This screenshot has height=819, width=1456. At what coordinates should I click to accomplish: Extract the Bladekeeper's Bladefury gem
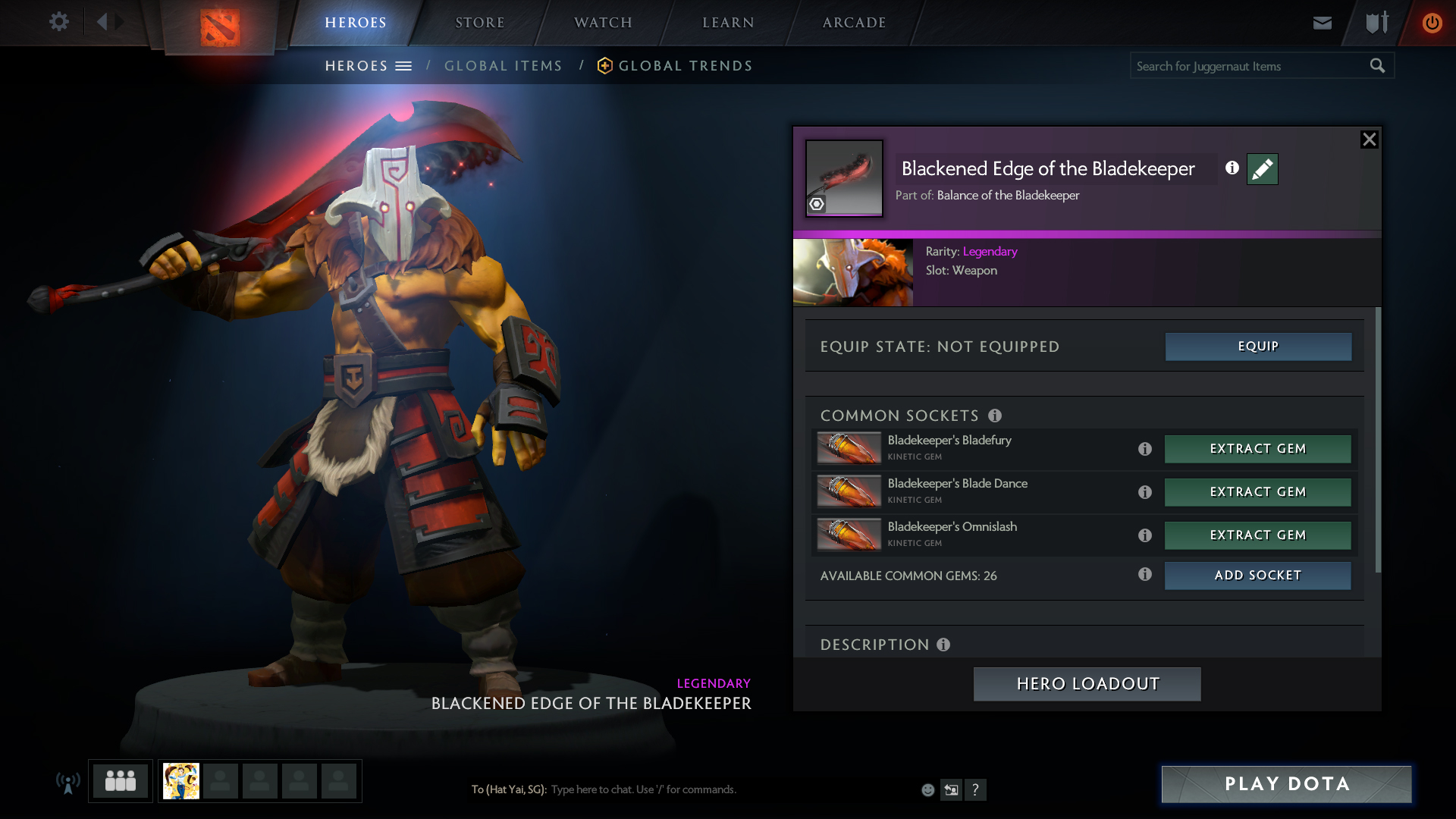click(1257, 449)
